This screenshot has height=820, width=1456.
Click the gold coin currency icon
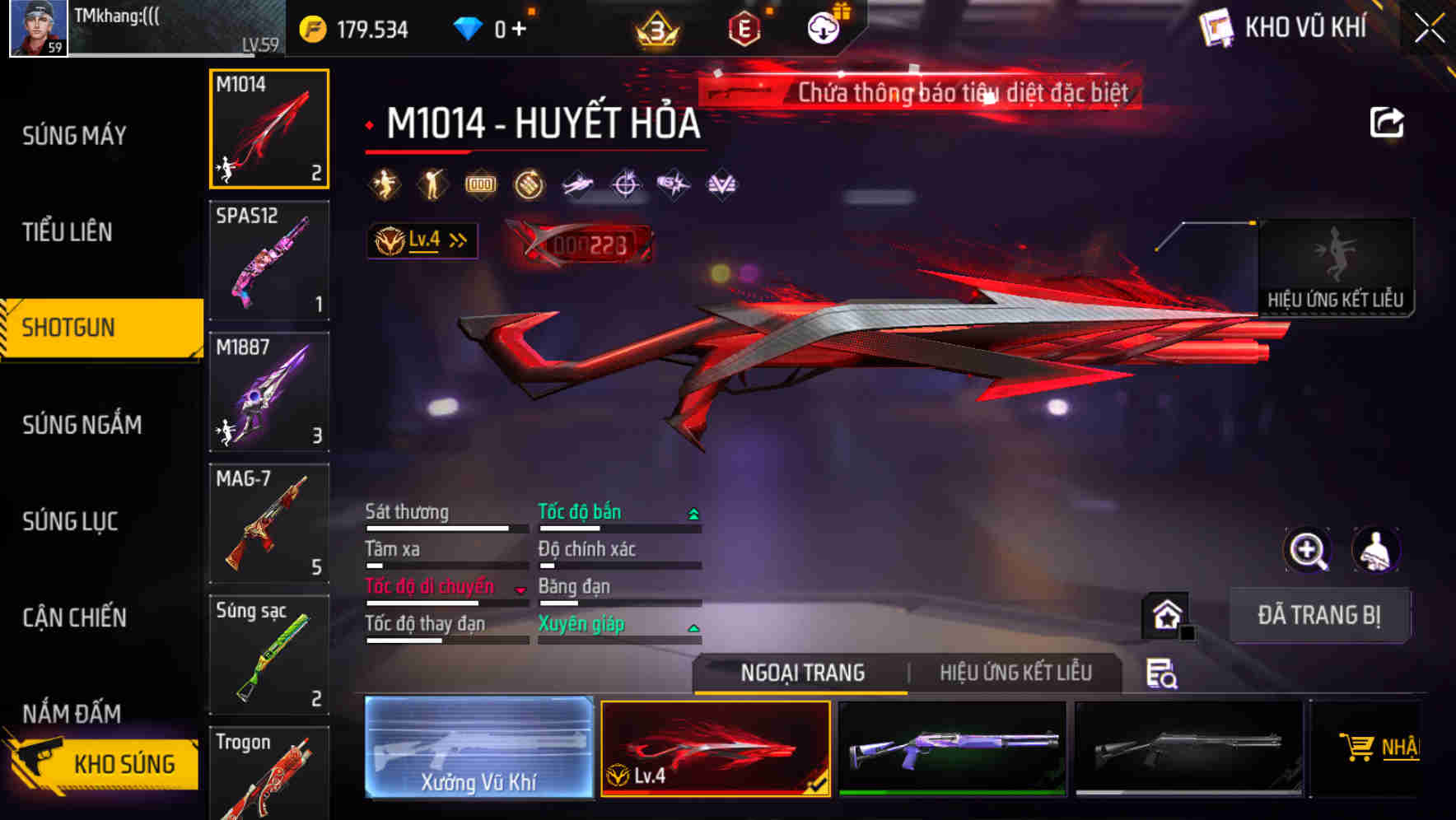pyautogui.click(x=312, y=28)
